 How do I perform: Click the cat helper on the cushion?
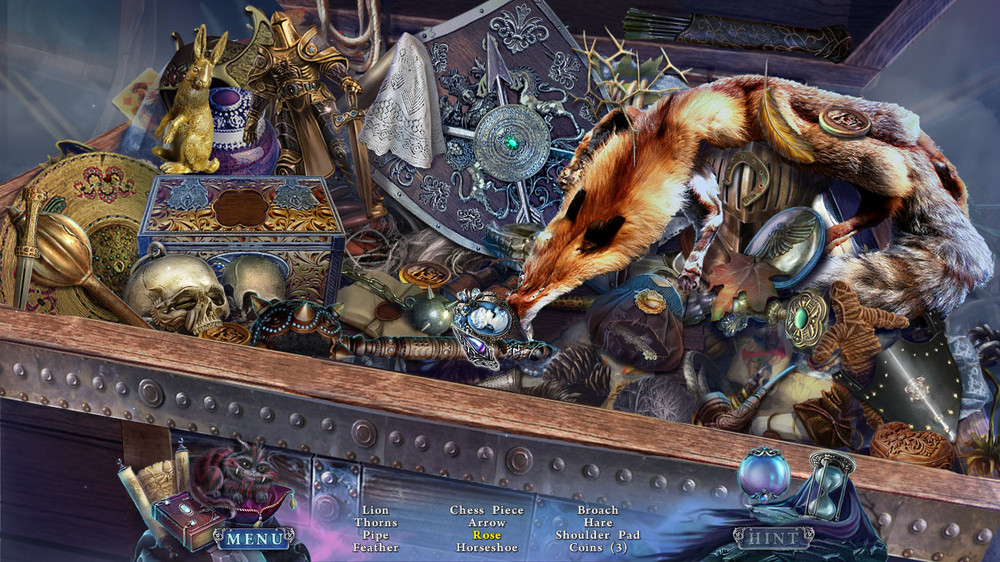239,476
